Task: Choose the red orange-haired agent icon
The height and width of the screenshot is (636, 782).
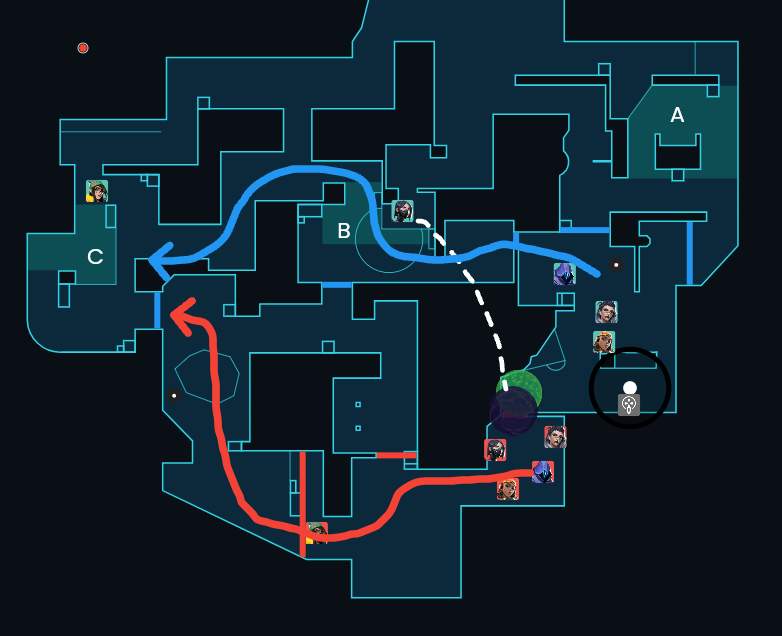Action: pos(508,488)
